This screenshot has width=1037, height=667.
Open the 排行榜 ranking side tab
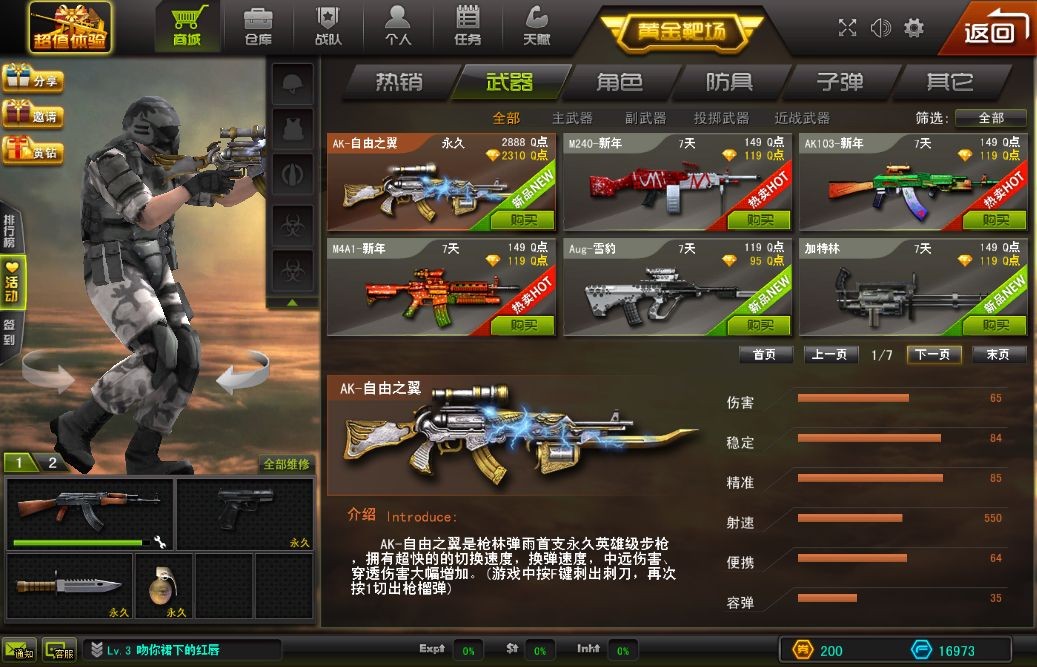click(x=10, y=231)
